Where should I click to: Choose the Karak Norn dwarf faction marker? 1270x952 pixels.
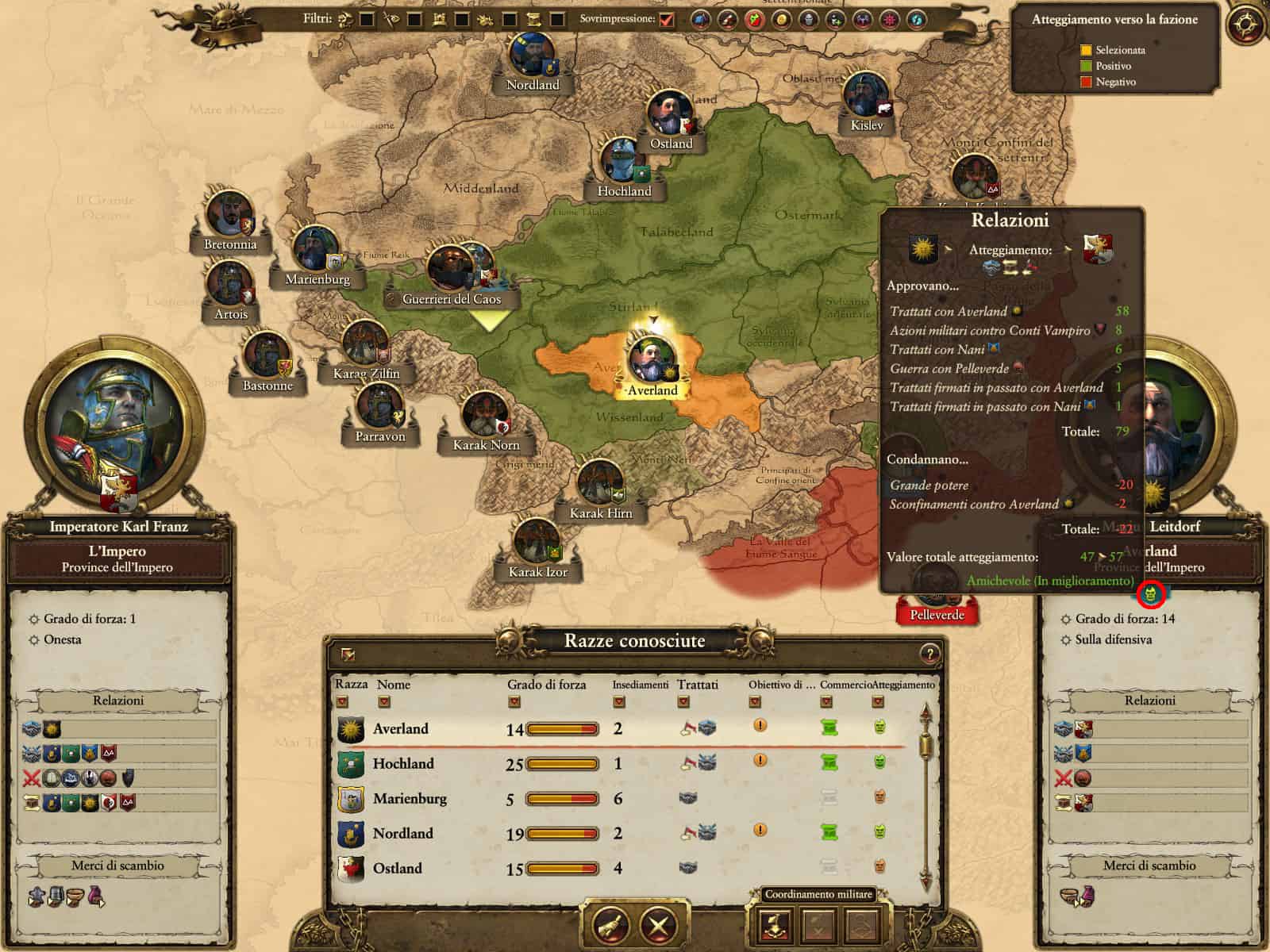coord(485,415)
